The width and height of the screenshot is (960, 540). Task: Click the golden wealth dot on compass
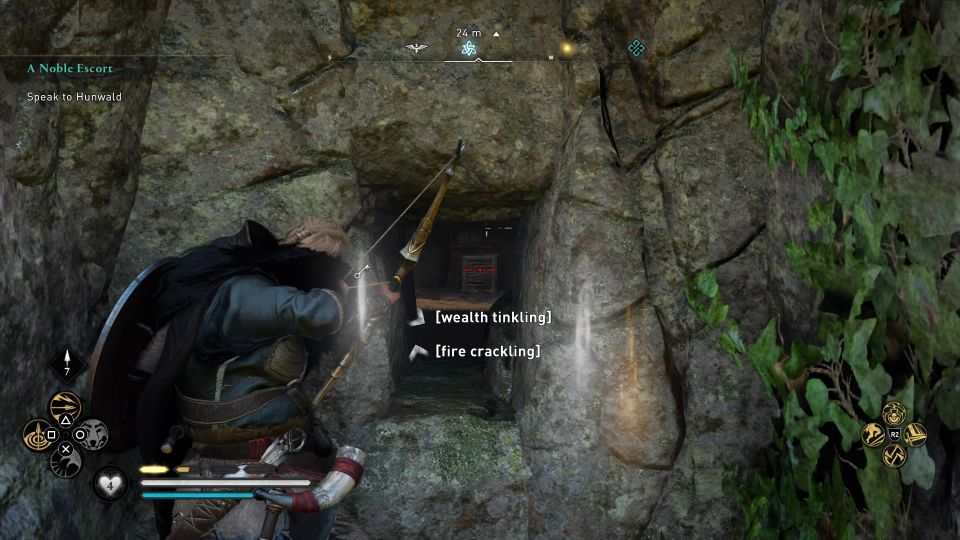tap(567, 47)
